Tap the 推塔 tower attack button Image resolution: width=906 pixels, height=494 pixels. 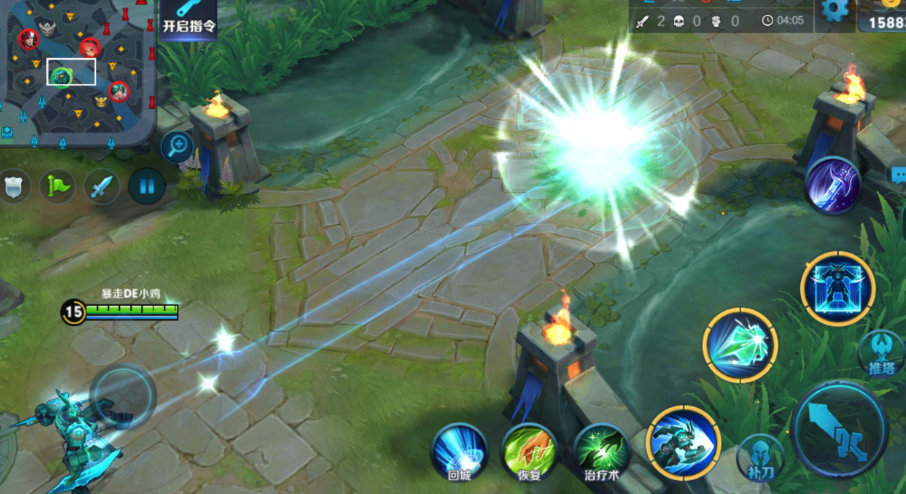(881, 353)
